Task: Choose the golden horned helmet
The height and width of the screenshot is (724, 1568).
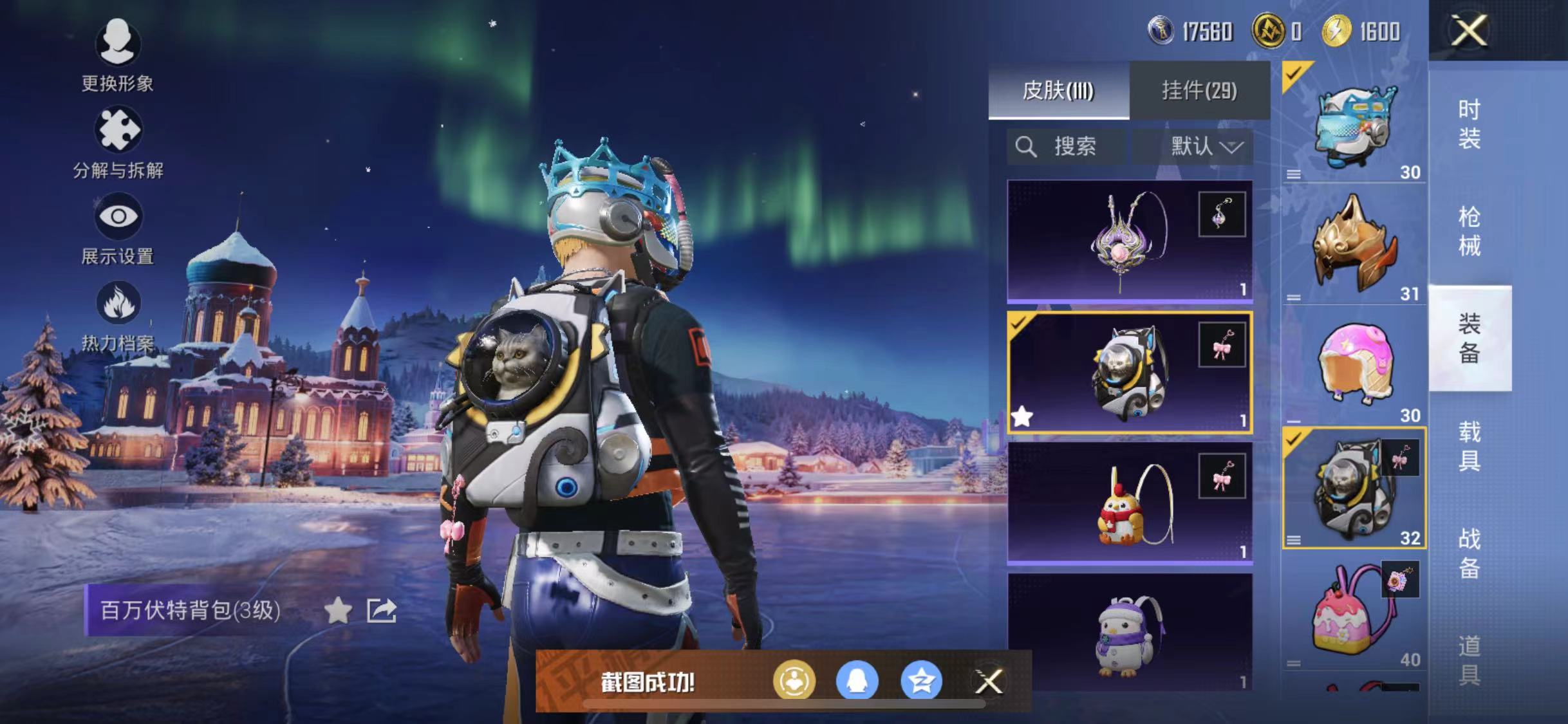Action: coord(1354,246)
